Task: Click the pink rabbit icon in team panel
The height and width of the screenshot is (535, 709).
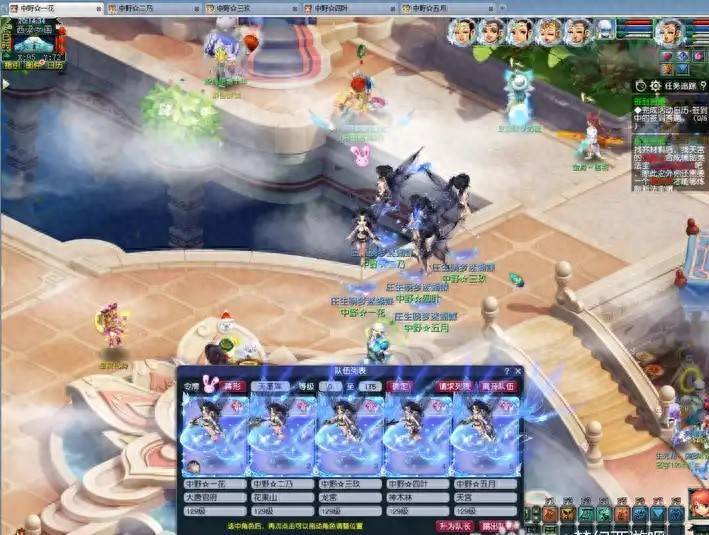Action: [x=208, y=386]
